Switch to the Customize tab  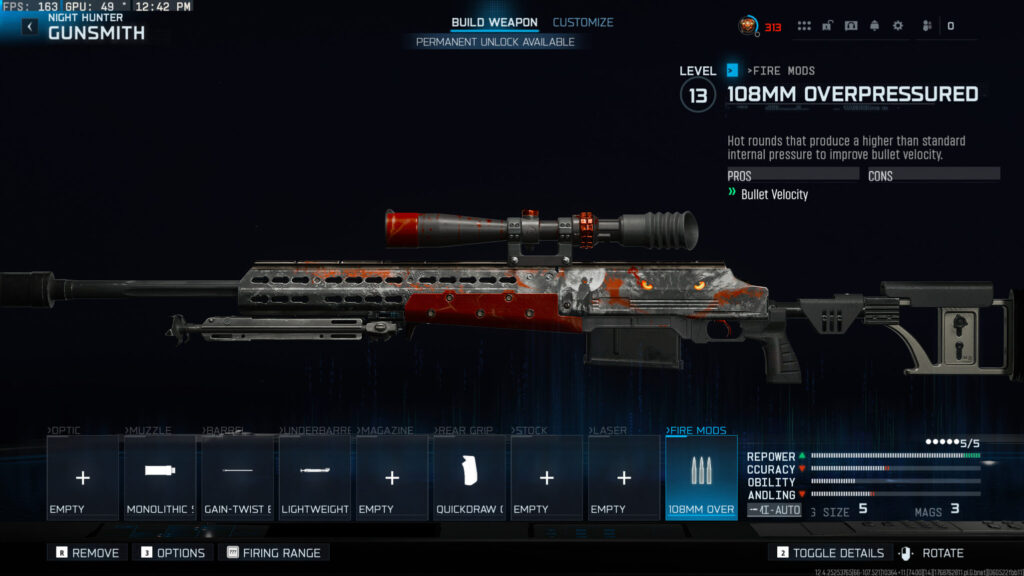(583, 22)
